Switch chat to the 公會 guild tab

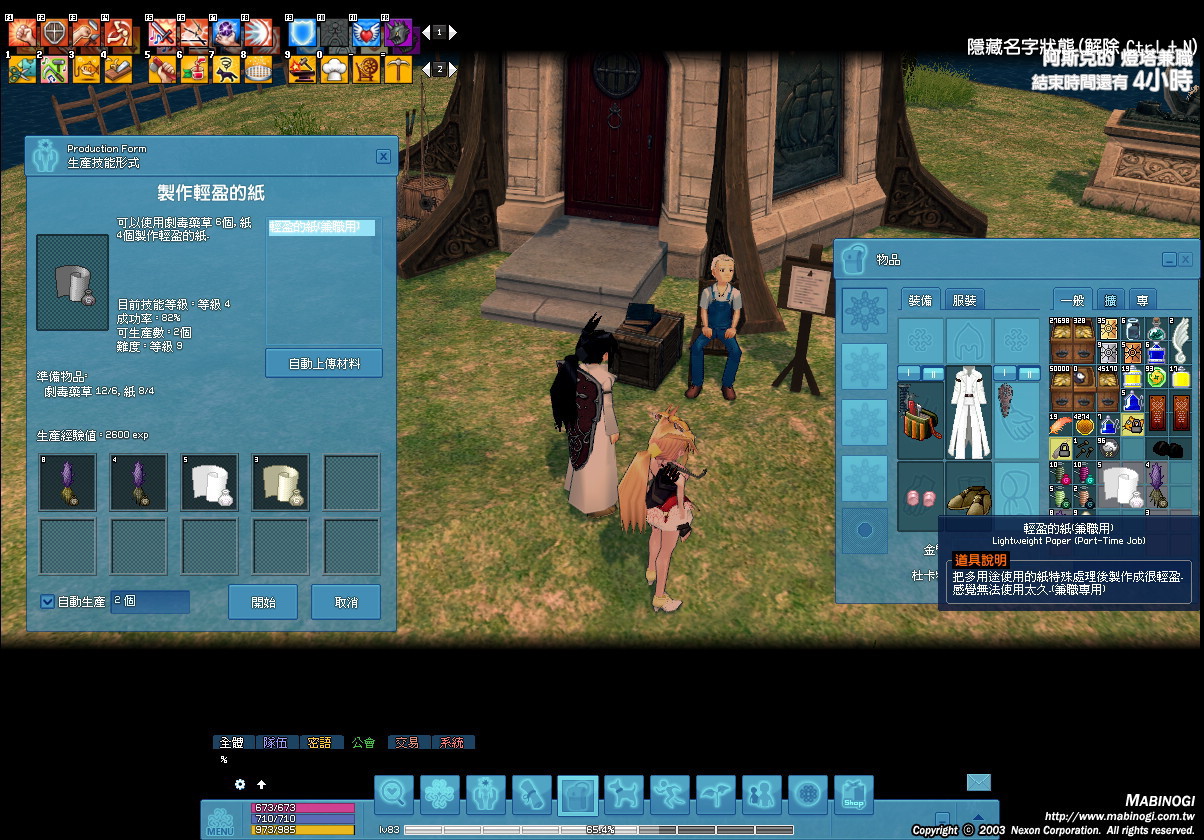[x=363, y=742]
